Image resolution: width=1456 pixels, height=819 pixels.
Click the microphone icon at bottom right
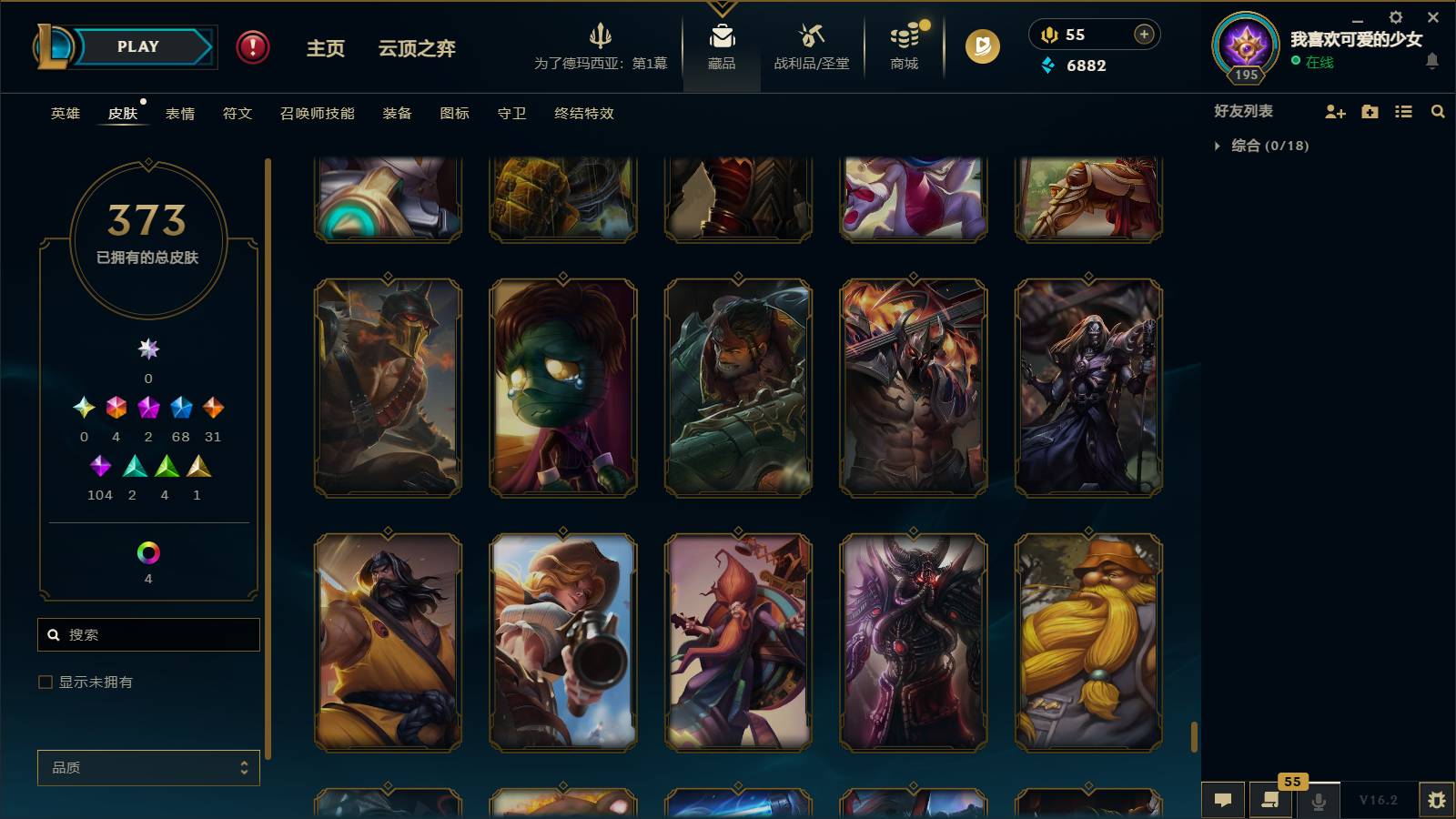click(1318, 800)
